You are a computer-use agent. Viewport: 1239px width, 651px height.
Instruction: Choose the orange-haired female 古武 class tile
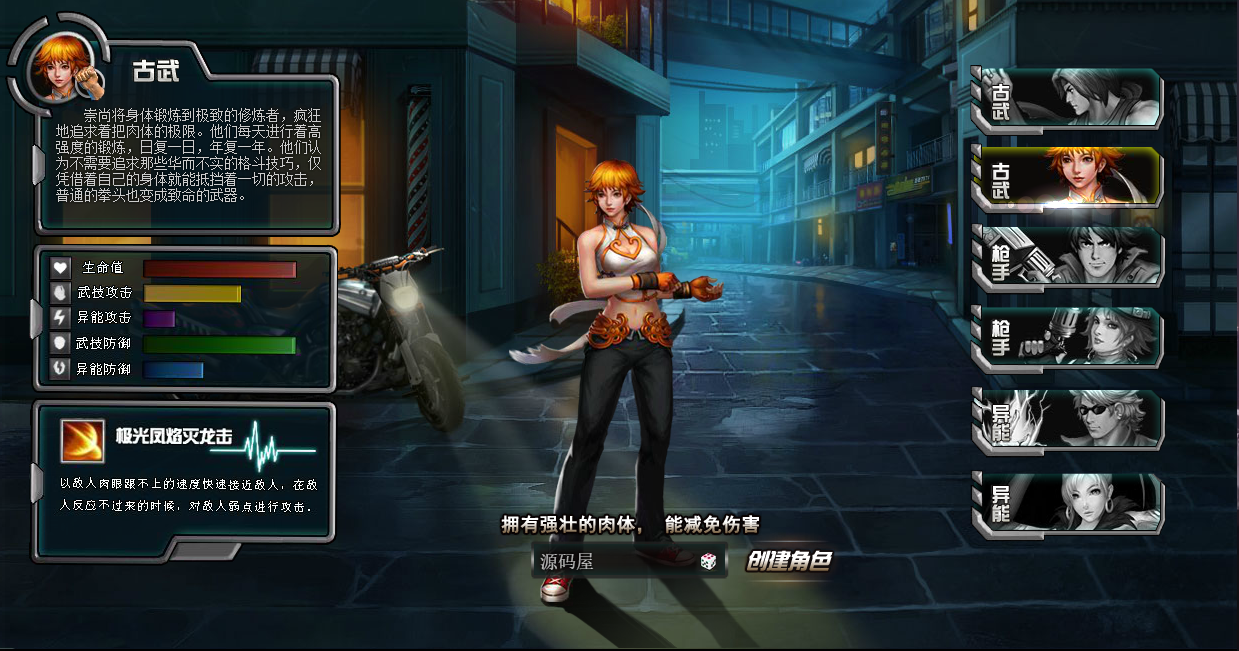pos(1067,178)
